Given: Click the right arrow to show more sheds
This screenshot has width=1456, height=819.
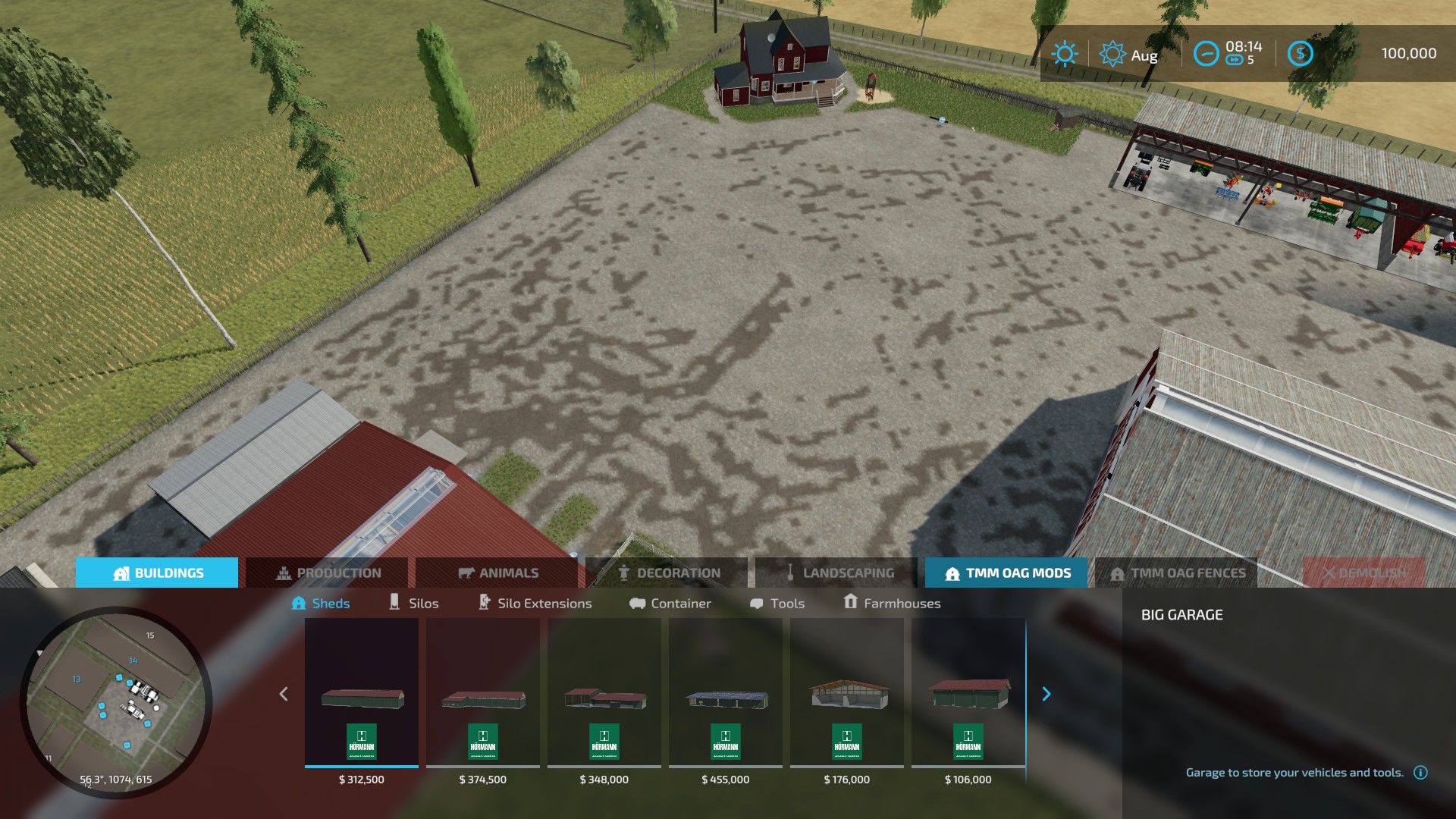Looking at the screenshot, I should [x=1046, y=694].
